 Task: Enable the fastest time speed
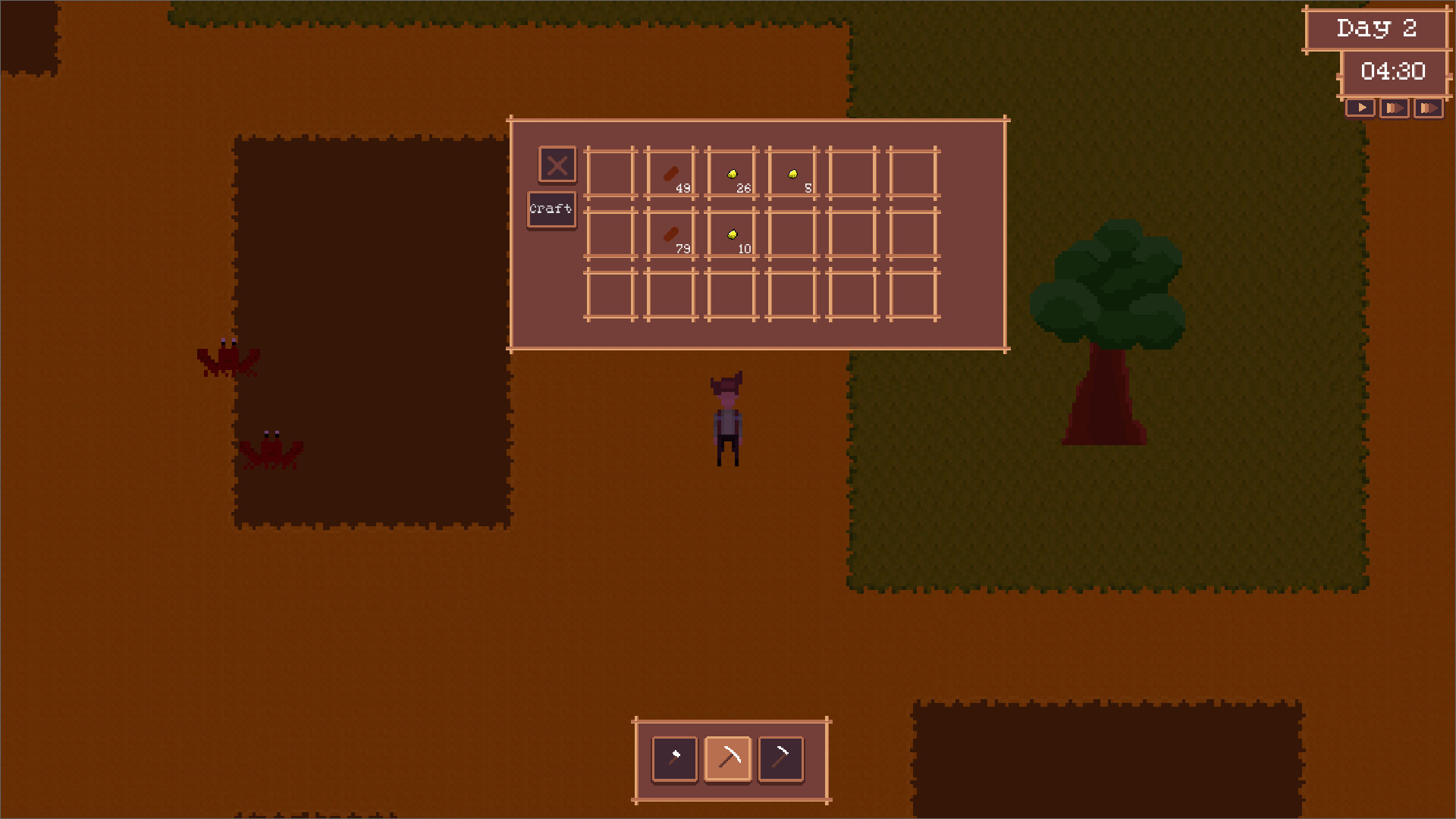point(1429,108)
